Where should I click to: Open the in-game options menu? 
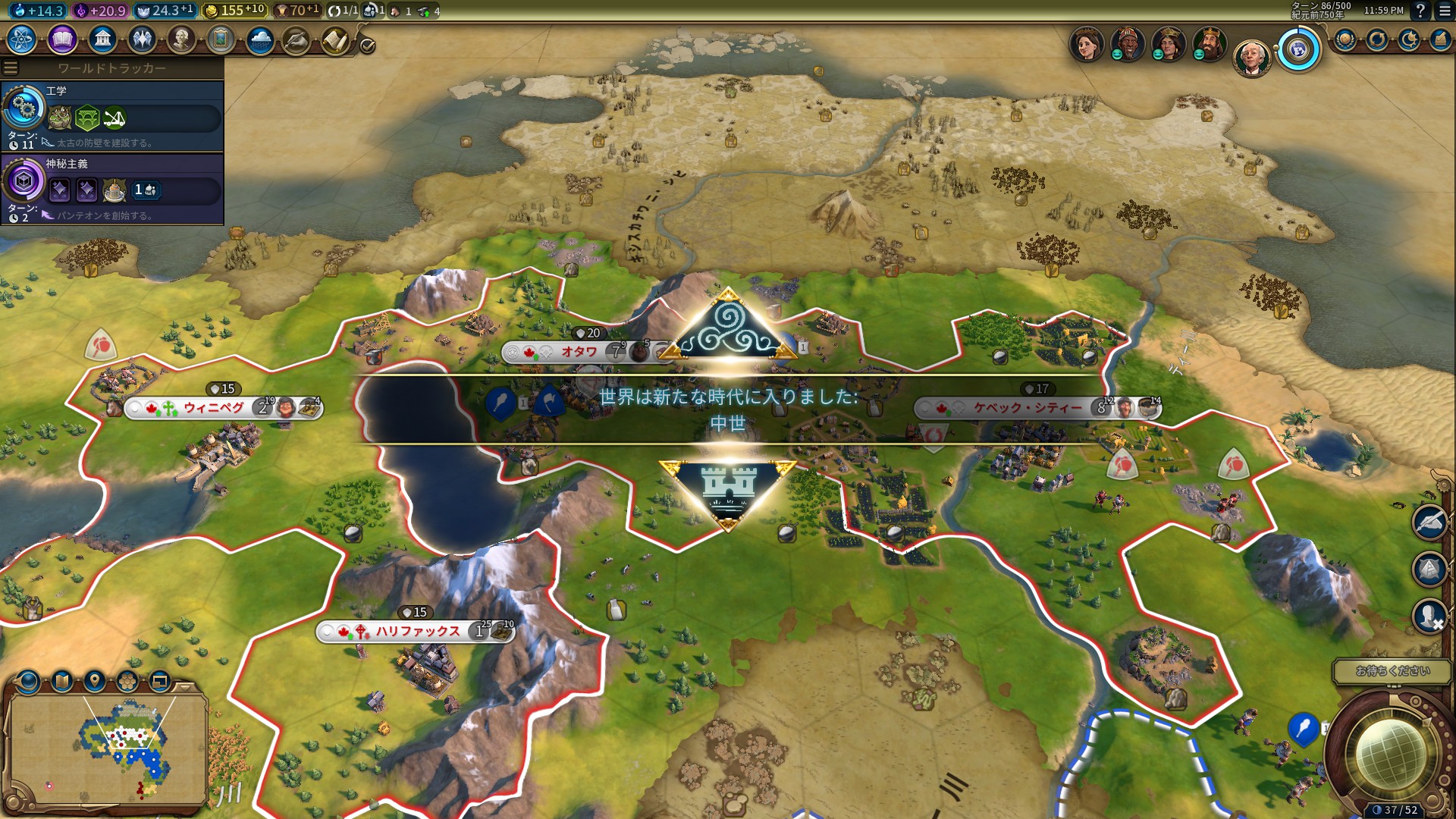1443,11
